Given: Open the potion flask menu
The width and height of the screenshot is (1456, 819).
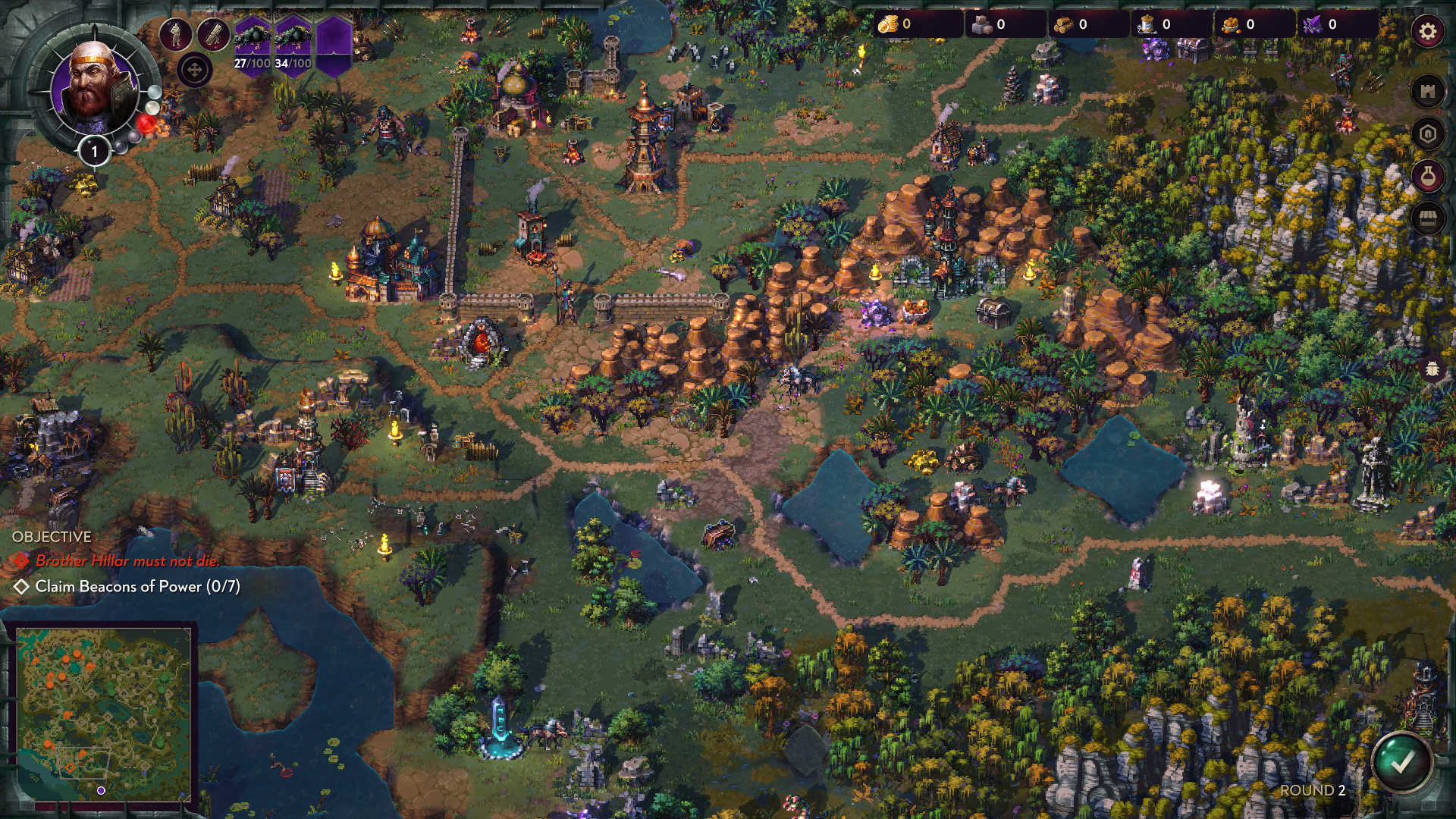Looking at the screenshot, I should click(x=1427, y=177).
